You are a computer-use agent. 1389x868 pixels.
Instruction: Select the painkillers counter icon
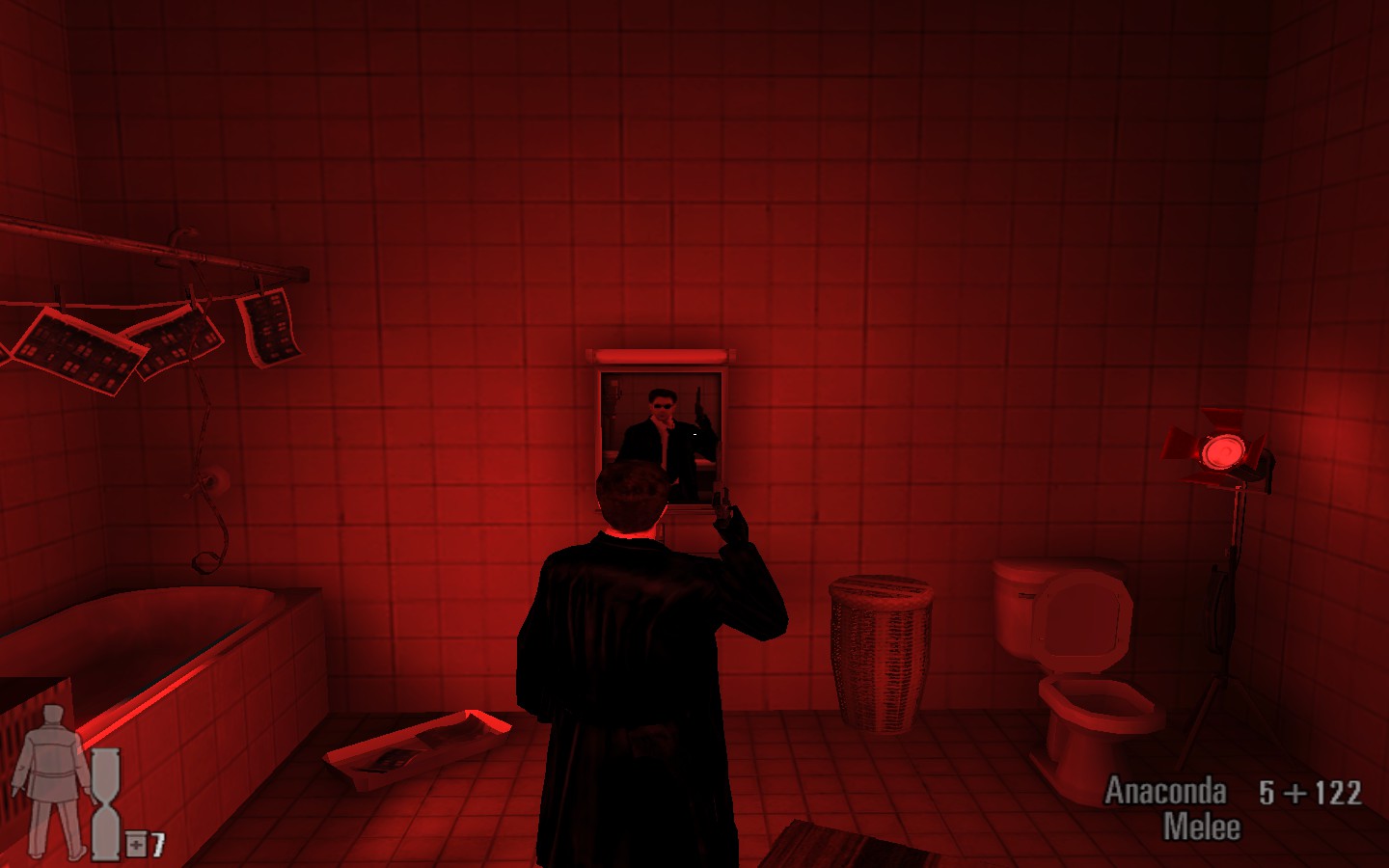click(135, 844)
